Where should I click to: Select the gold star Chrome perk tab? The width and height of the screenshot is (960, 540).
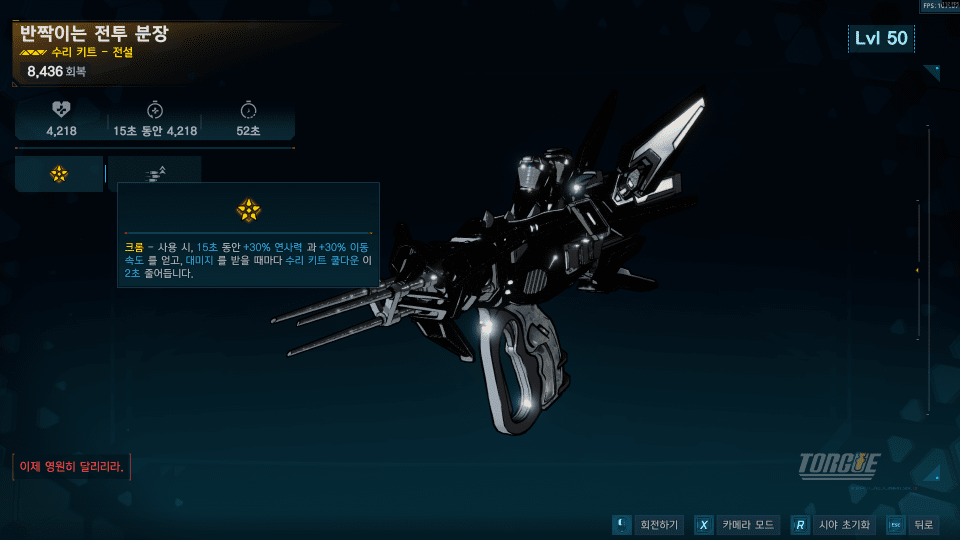(x=59, y=174)
